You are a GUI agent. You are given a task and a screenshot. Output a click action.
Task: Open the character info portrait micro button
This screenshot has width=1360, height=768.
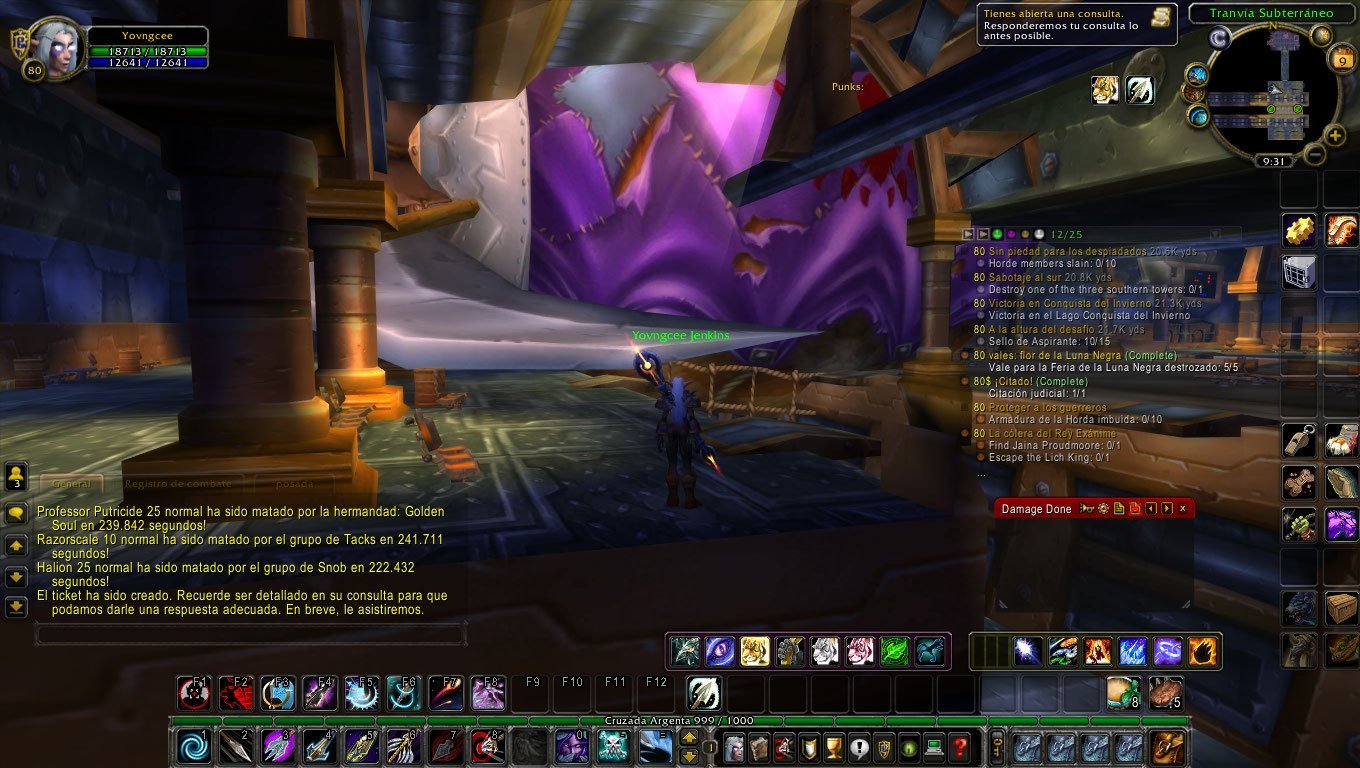[x=733, y=746]
